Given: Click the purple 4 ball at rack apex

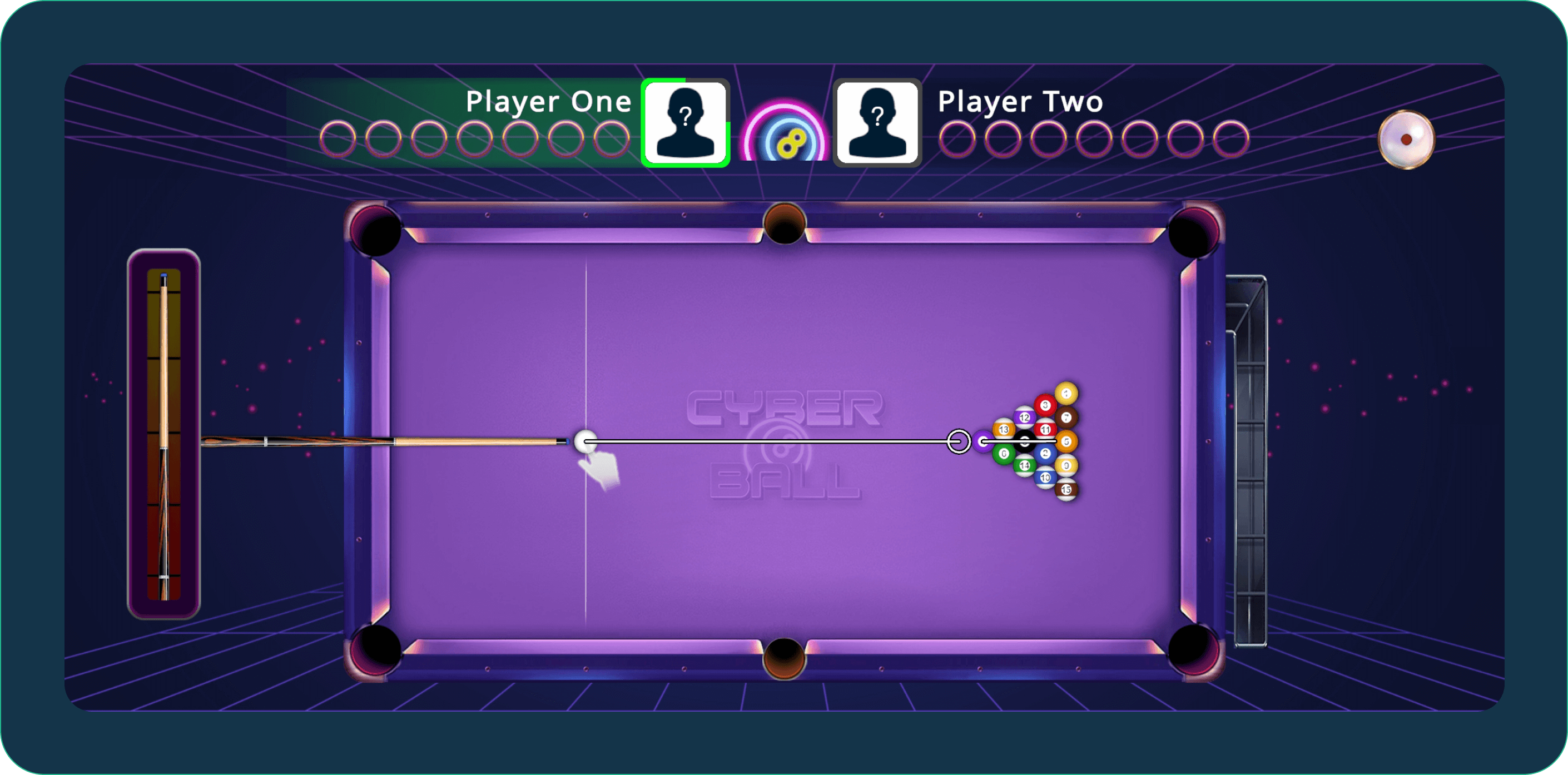Looking at the screenshot, I should tap(984, 442).
